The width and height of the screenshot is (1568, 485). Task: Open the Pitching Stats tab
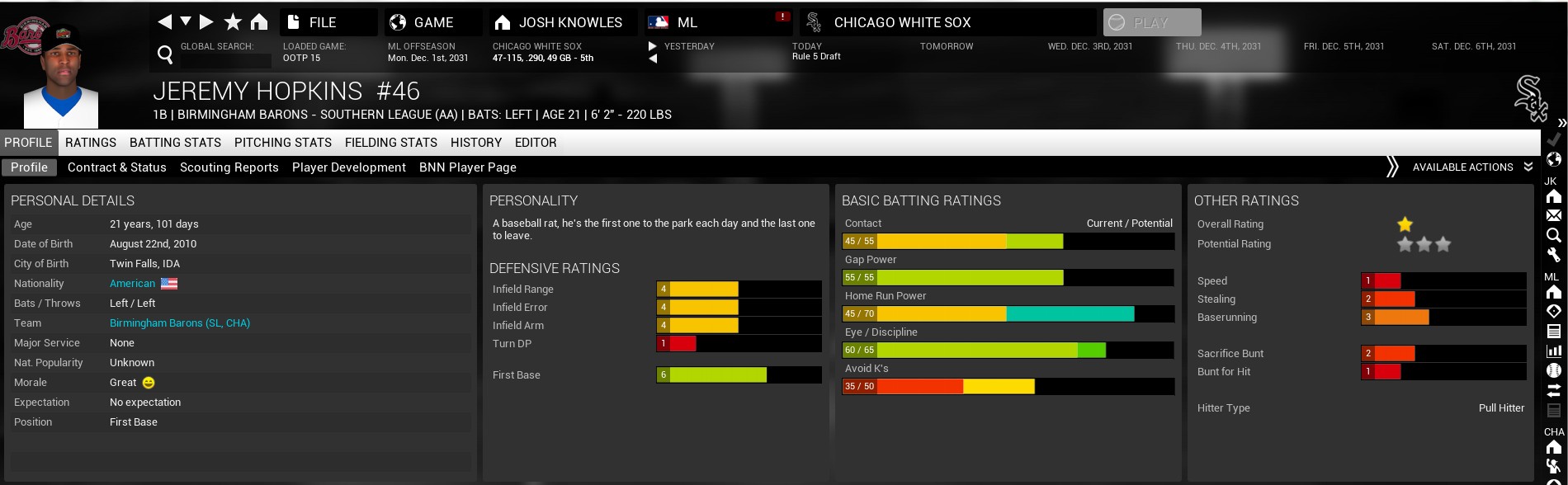click(x=283, y=143)
